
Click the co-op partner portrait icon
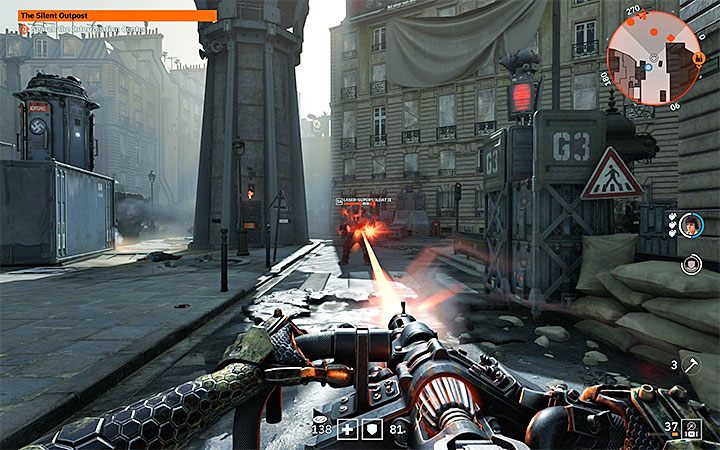click(690, 226)
